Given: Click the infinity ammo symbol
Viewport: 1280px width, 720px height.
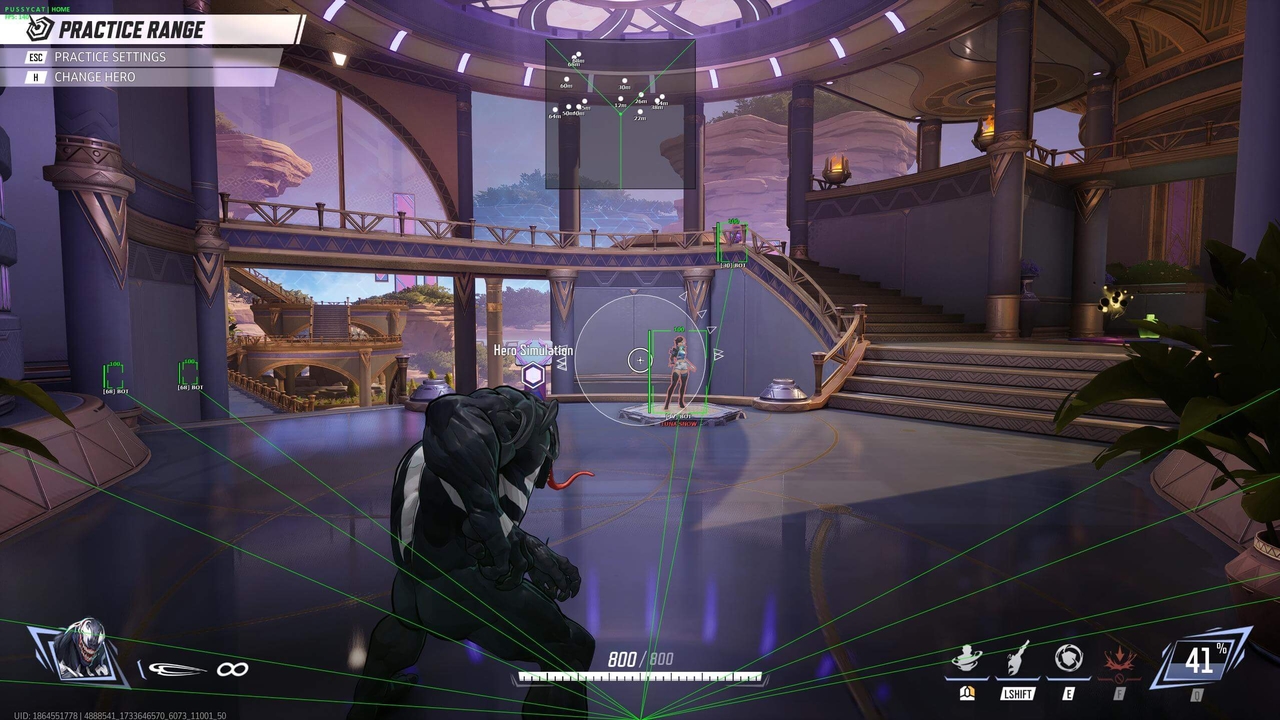Looking at the screenshot, I should coord(233,668).
